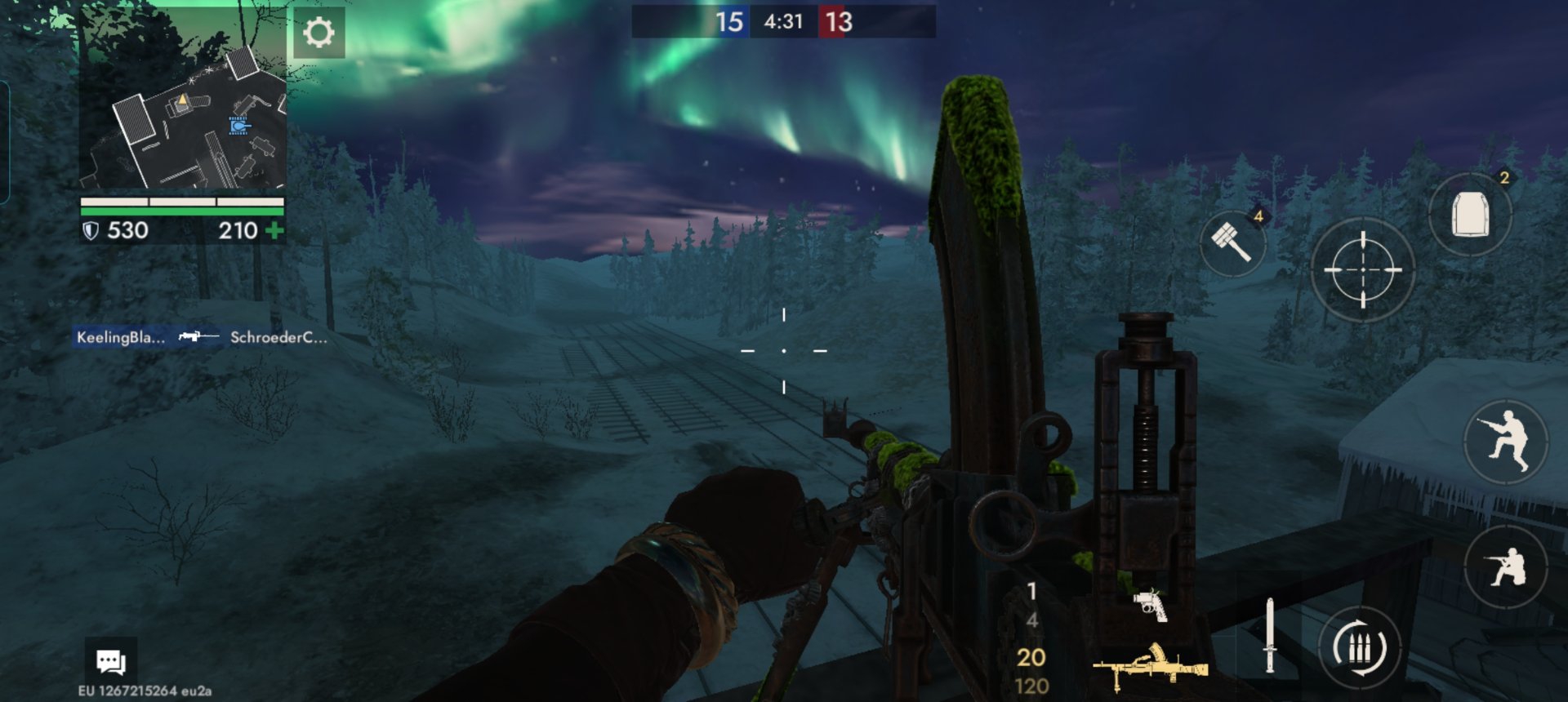The height and width of the screenshot is (702, 1568).
Task: Switch to the revolver sidearm
Action: (1150, 605)
